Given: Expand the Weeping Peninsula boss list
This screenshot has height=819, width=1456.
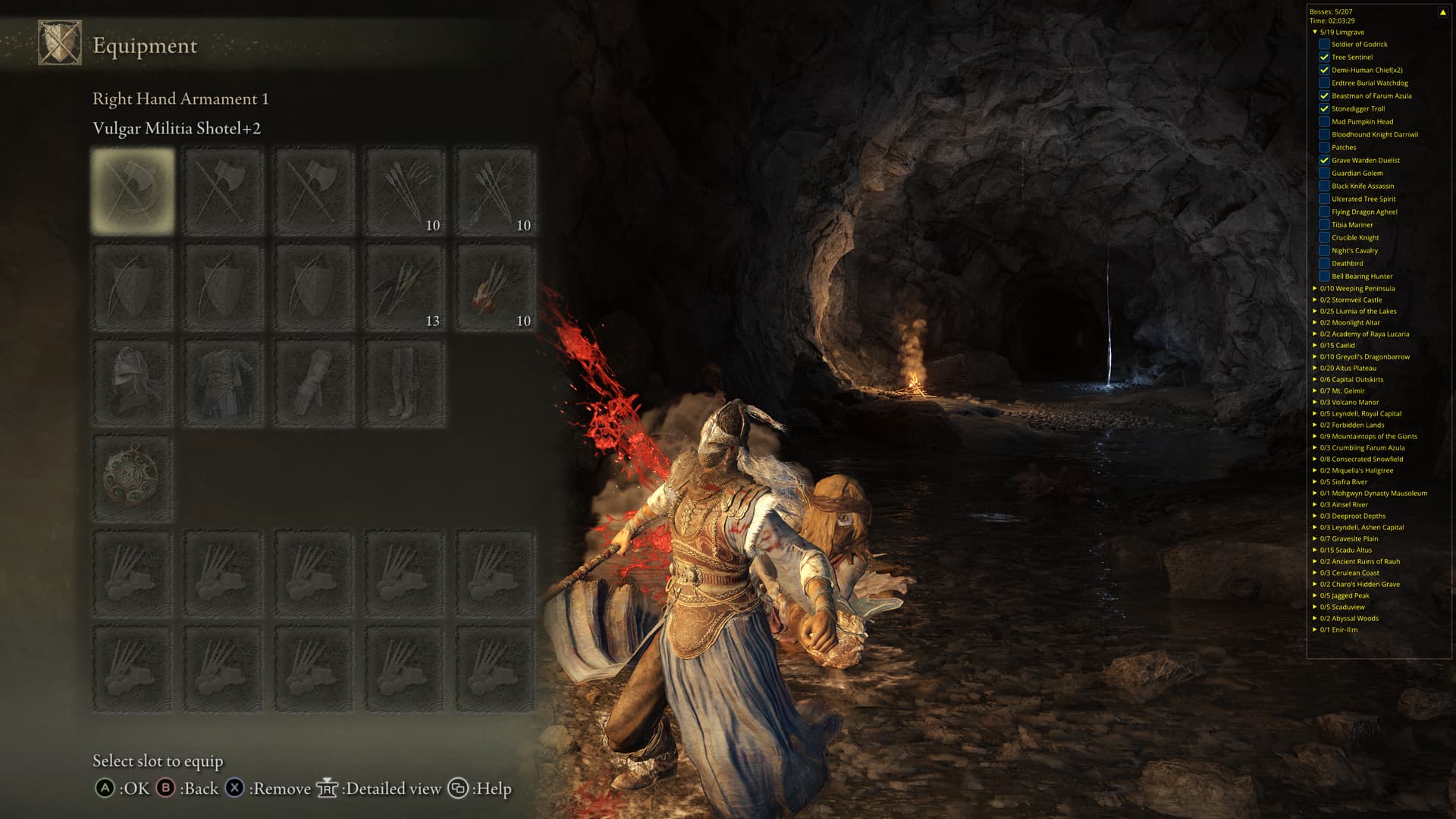Looking at the screenshot, I should pos(1315,288).
